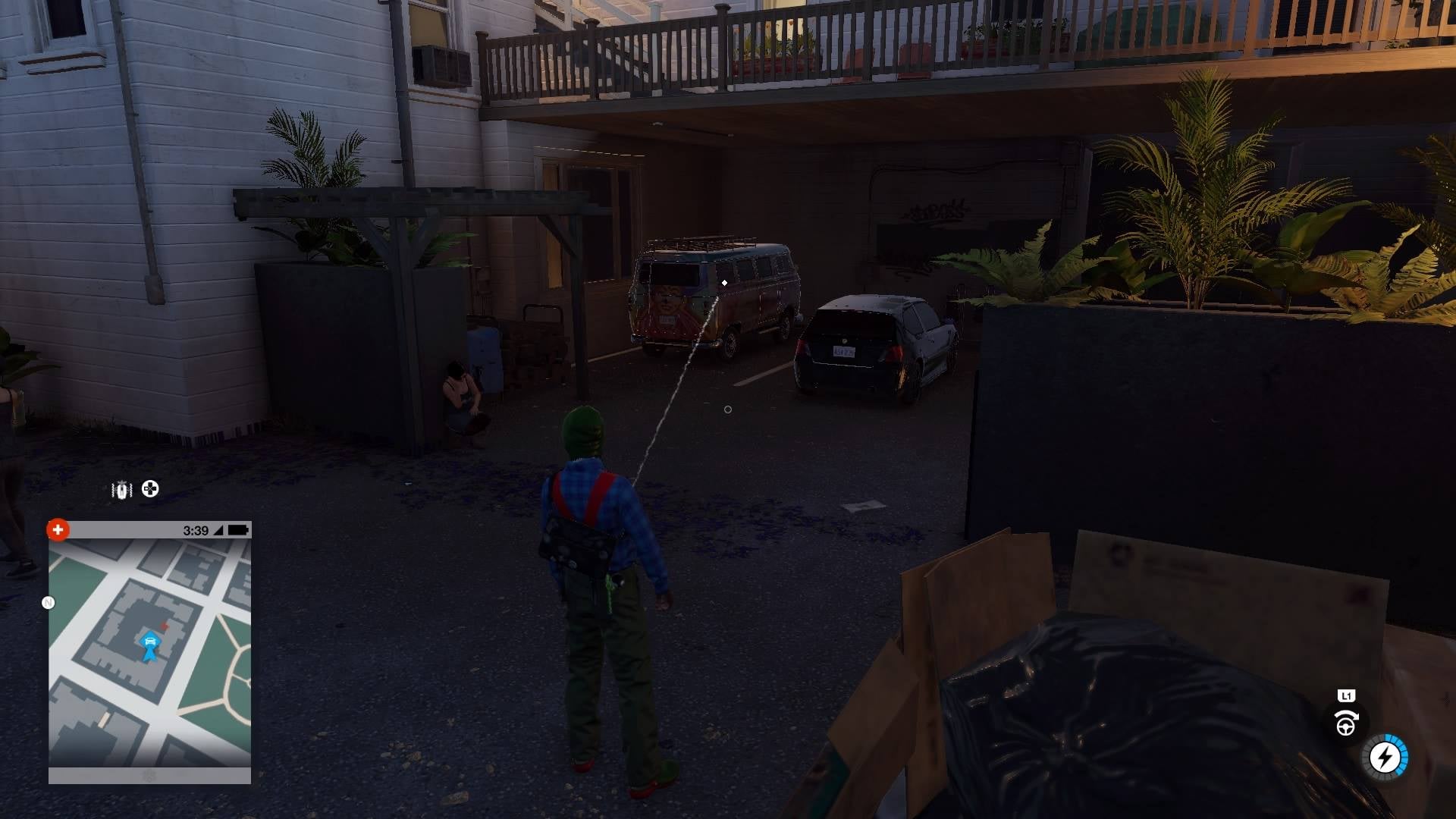
Task: Toggle the north compass indicator on the minimap
Action: click(x=49, y=601)
